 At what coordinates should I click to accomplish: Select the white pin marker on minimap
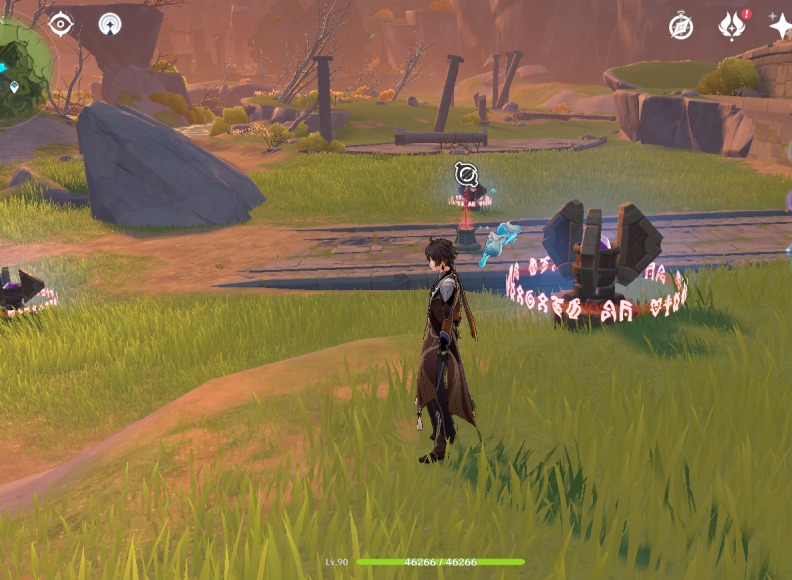click(x=14, y=87)
